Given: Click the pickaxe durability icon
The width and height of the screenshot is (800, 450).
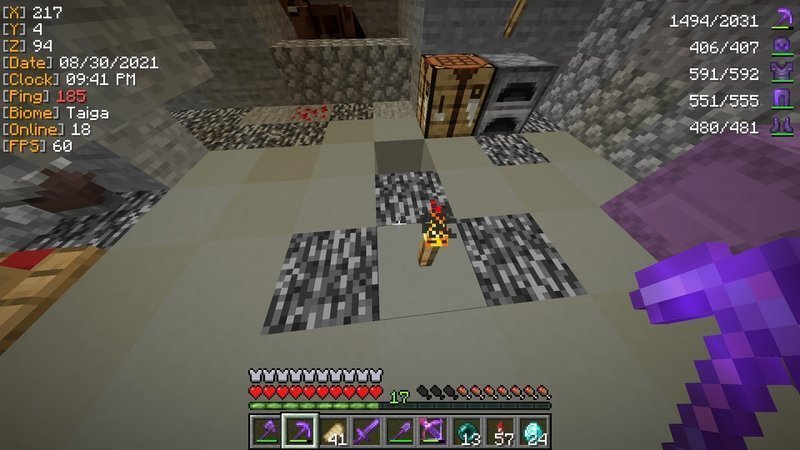Looking at the screenshot, I should (781, 20).
